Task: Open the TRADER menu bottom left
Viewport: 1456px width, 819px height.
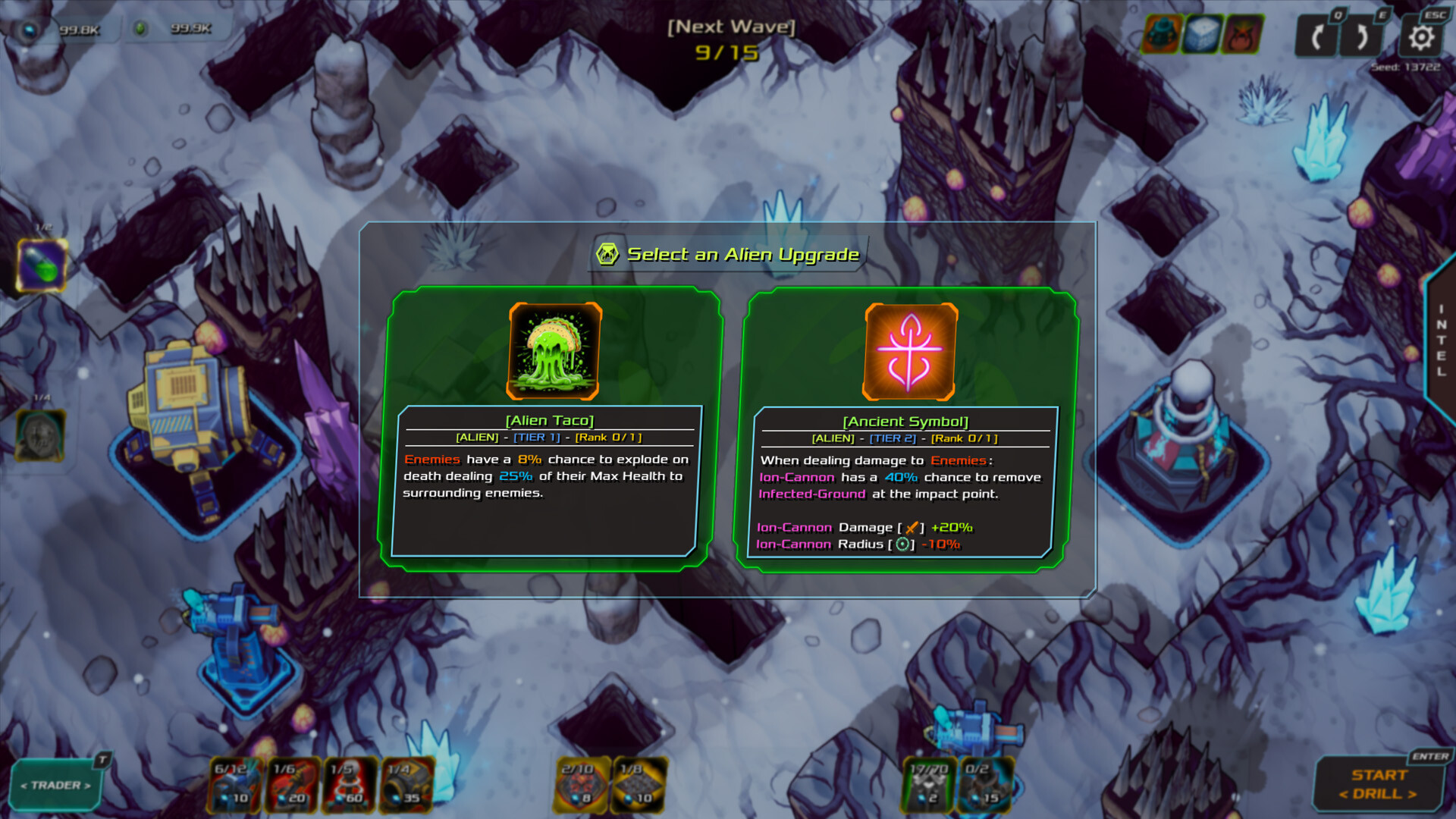Action: click(x=57, y=784)
